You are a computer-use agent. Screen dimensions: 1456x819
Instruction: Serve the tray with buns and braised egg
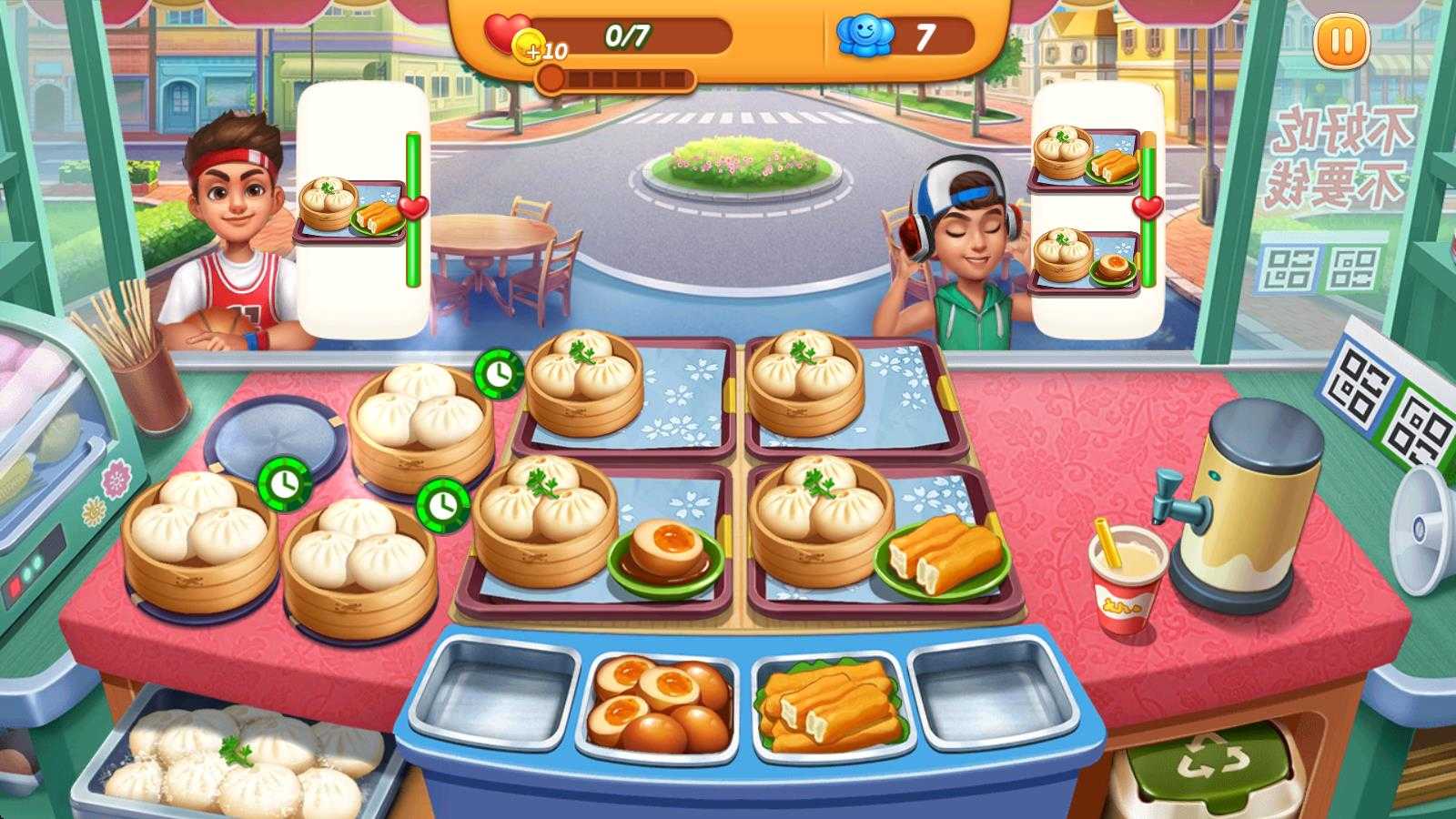596,537
